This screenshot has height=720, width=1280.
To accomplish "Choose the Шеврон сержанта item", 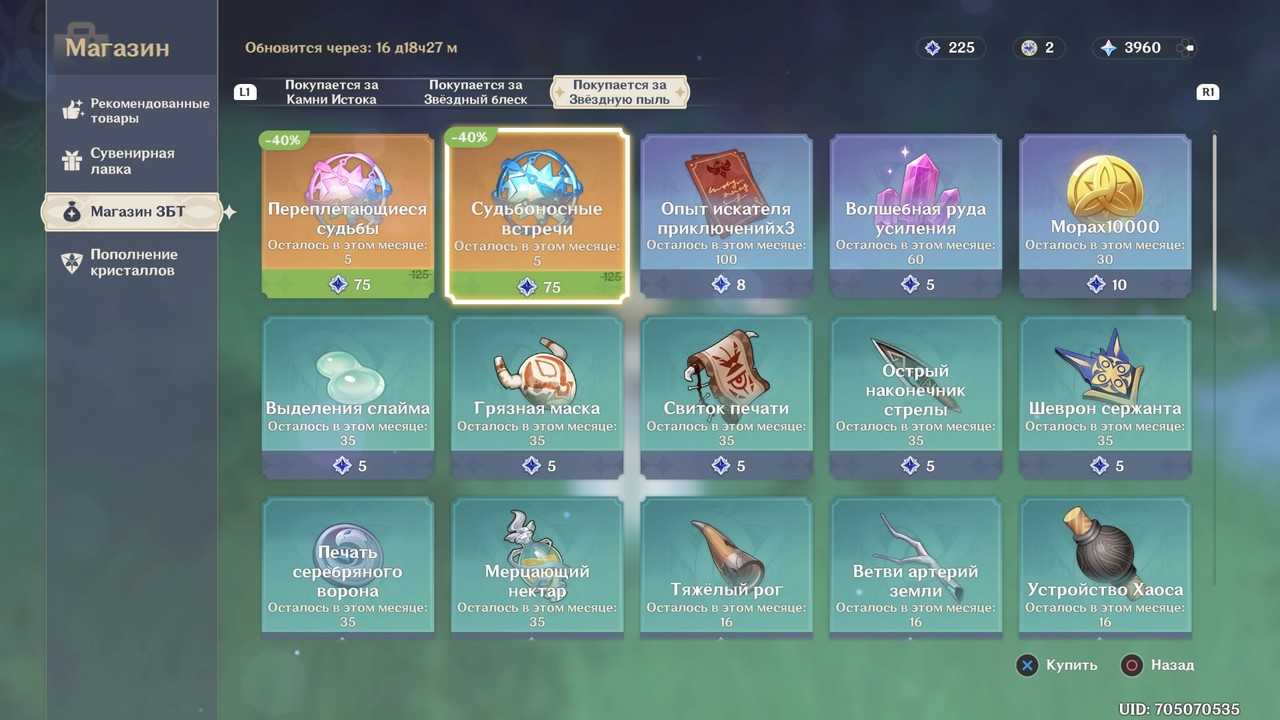I will (1105, 397).
